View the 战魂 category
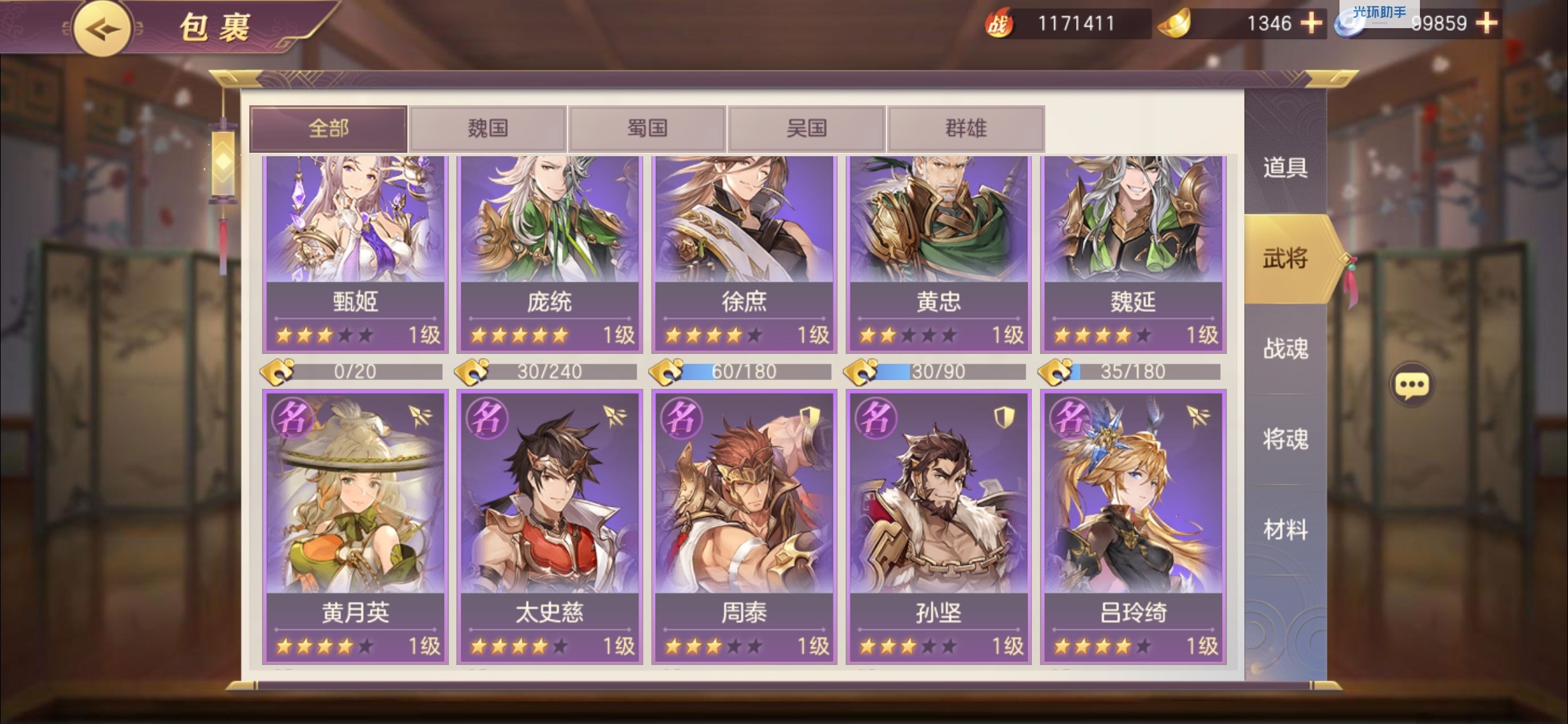Screen dimensions: 1568x724 (1285, 349)
